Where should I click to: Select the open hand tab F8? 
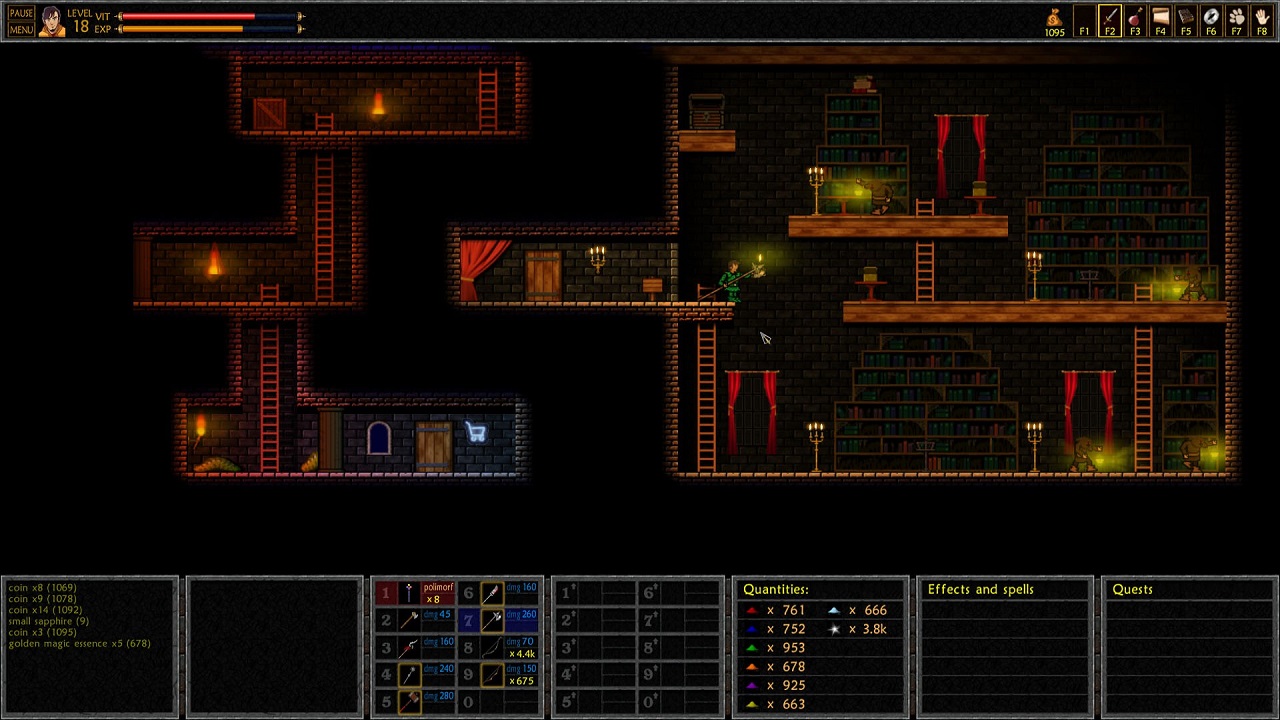pos(1262,21)
